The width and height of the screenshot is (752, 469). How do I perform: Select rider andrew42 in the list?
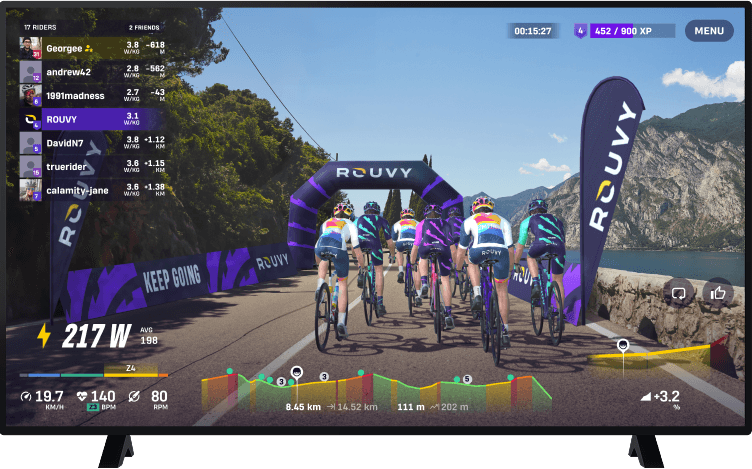coord(92,71)
